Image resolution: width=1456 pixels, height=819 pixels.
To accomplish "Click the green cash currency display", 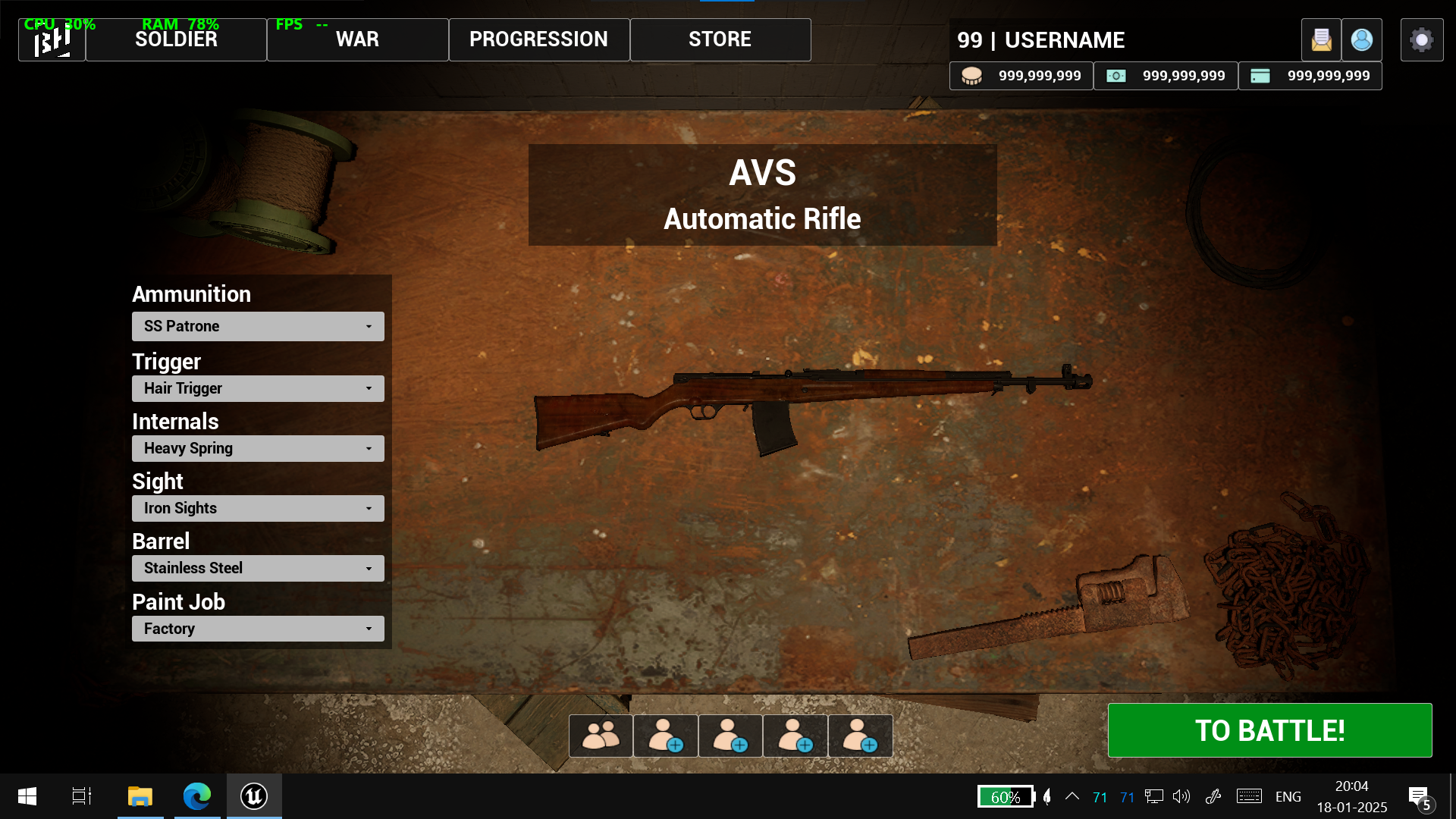I will (x=1166, y=76).
